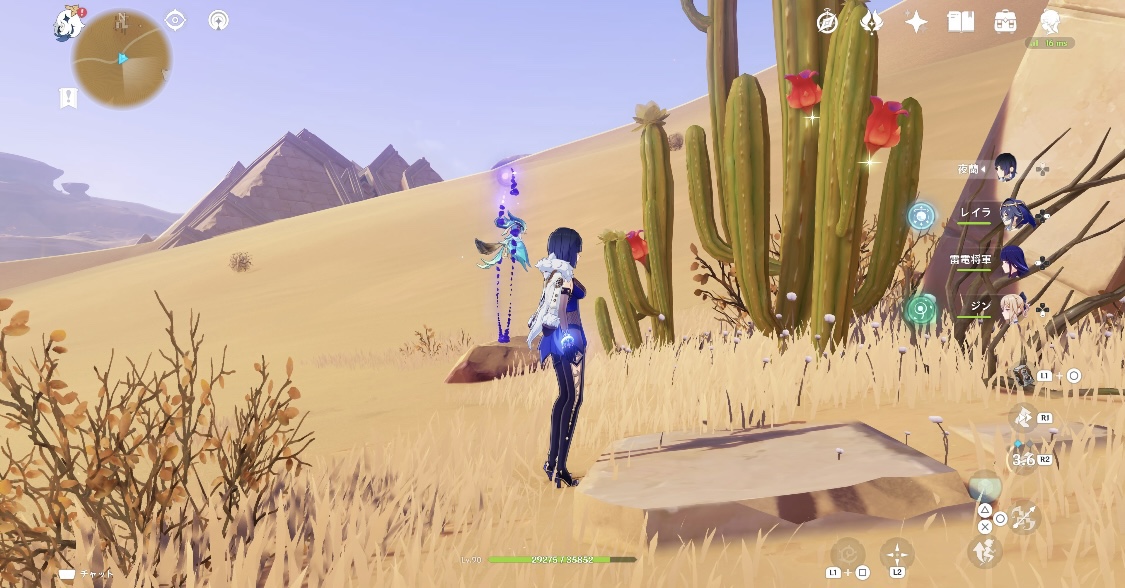Open the adventurer handbook book icon
The width and height of the screenshot is (1125, 588).
click(x=961, y=22)
